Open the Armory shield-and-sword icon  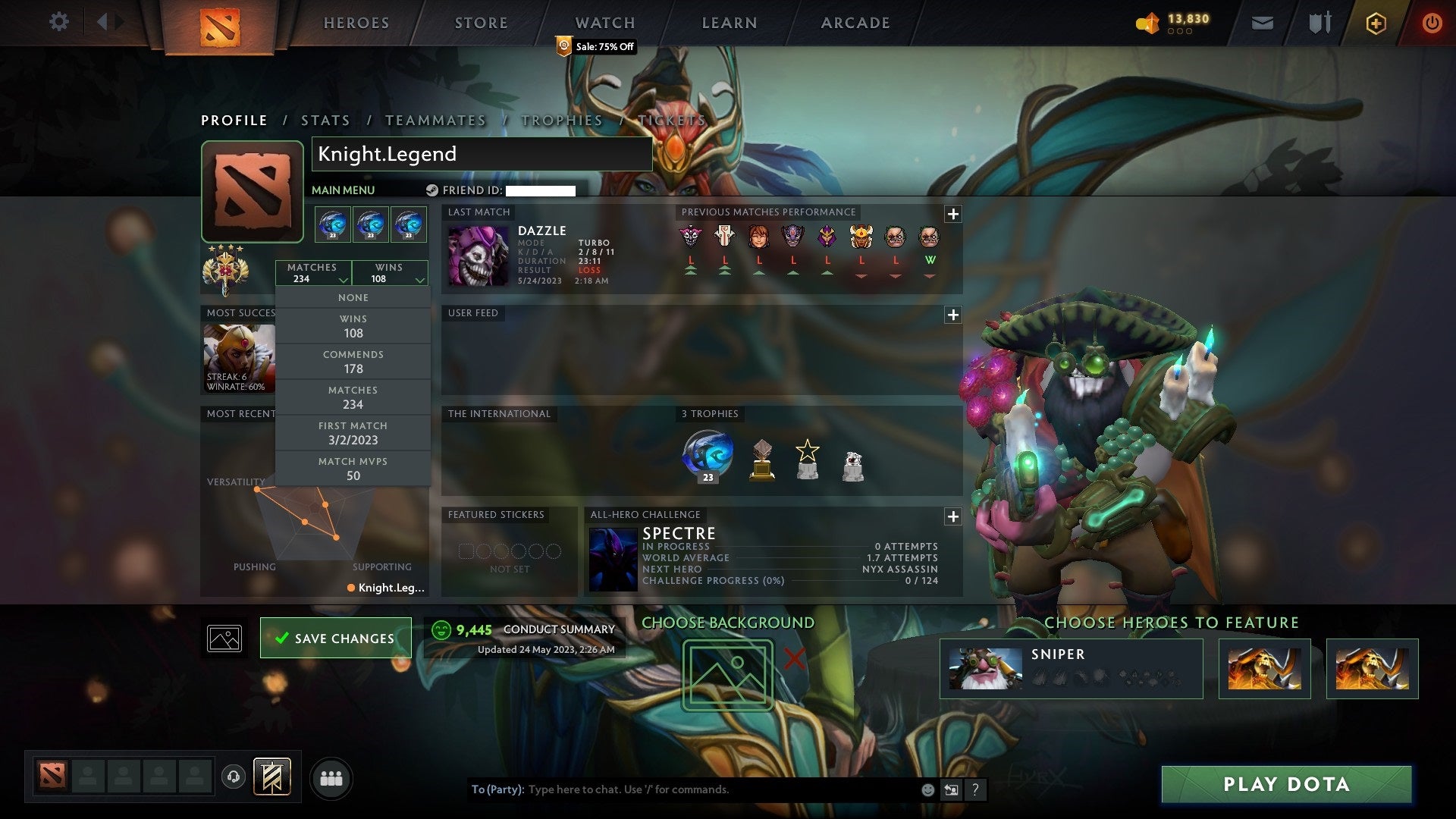tap(1319, 23)
